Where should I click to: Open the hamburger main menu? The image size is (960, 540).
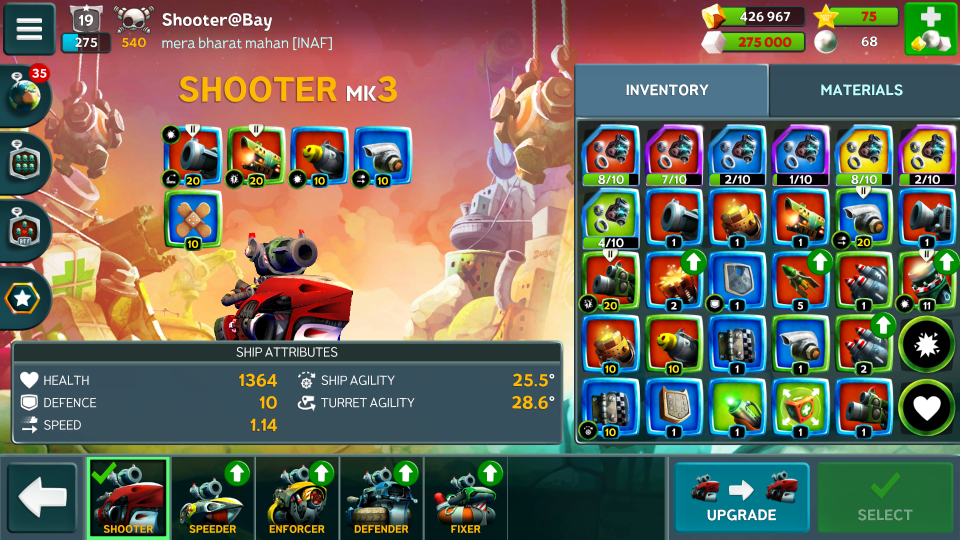click(29, 29)
